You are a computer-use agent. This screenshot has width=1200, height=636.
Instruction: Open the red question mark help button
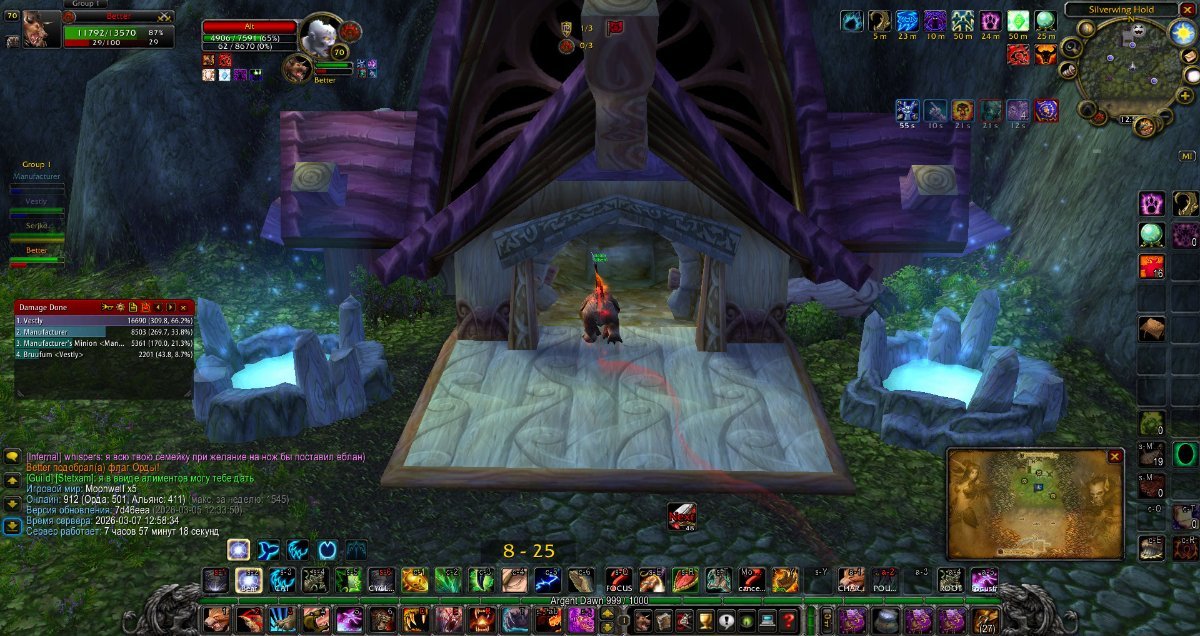[788, 619]
